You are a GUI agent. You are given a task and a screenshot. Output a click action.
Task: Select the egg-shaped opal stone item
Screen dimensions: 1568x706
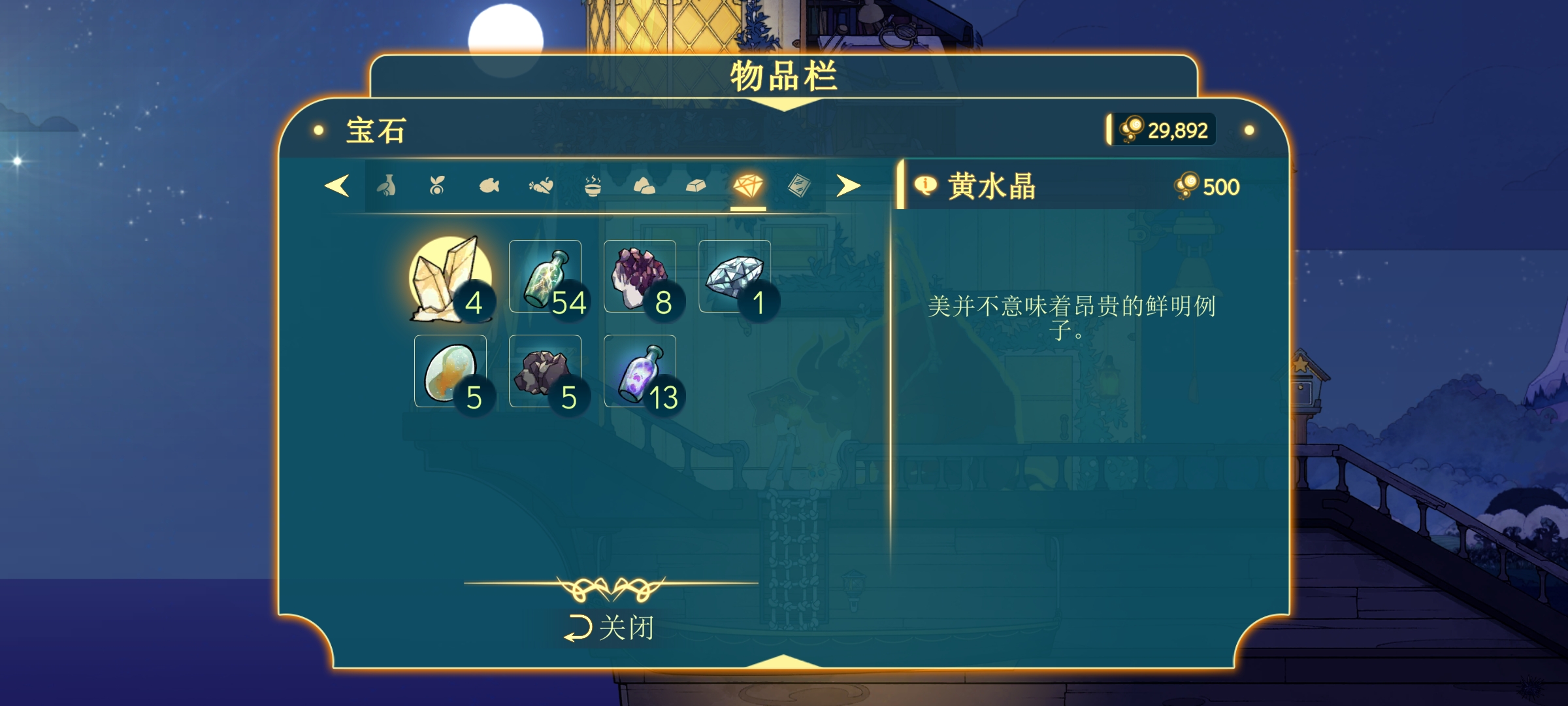pos(450,371)
